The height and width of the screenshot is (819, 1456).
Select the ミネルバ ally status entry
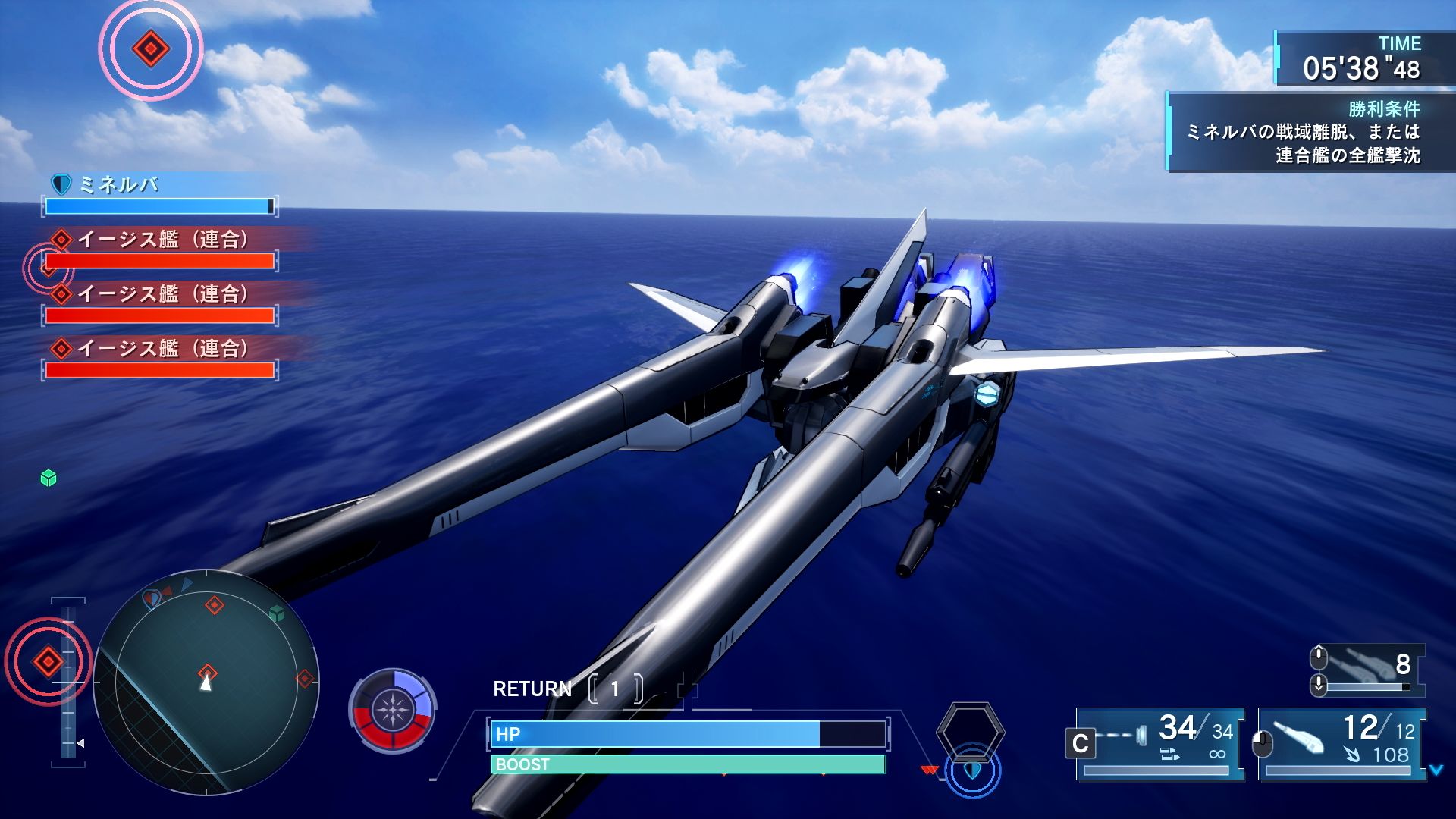tap(159, 195)
